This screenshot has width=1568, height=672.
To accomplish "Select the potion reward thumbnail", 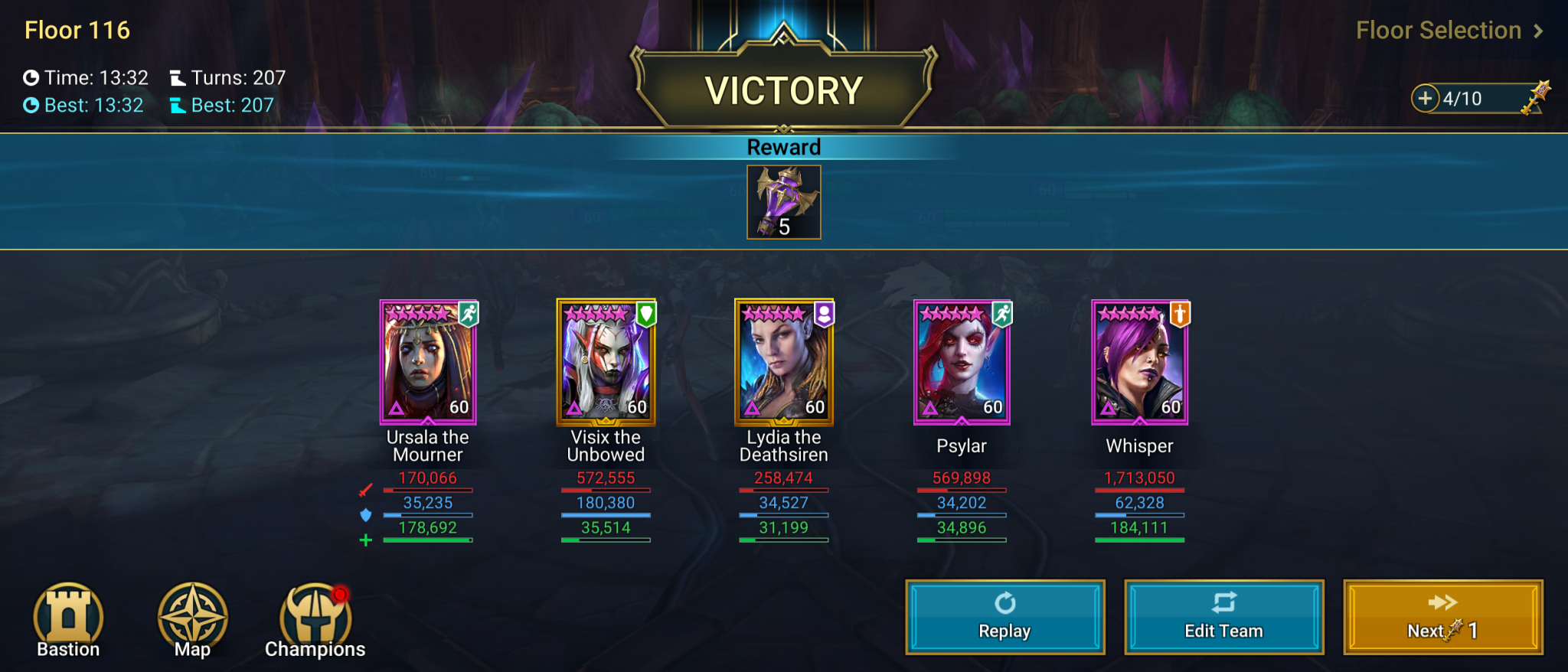I will pos(783,201).
